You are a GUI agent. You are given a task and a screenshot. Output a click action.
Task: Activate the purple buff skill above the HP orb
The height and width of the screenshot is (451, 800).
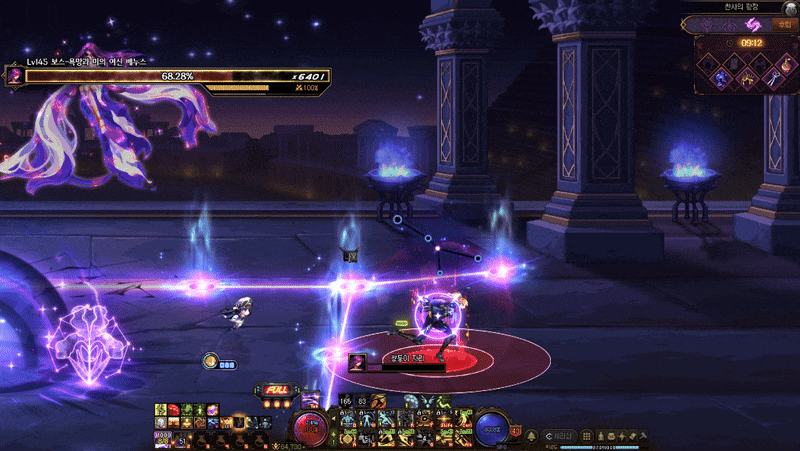[x=310, y=399]
